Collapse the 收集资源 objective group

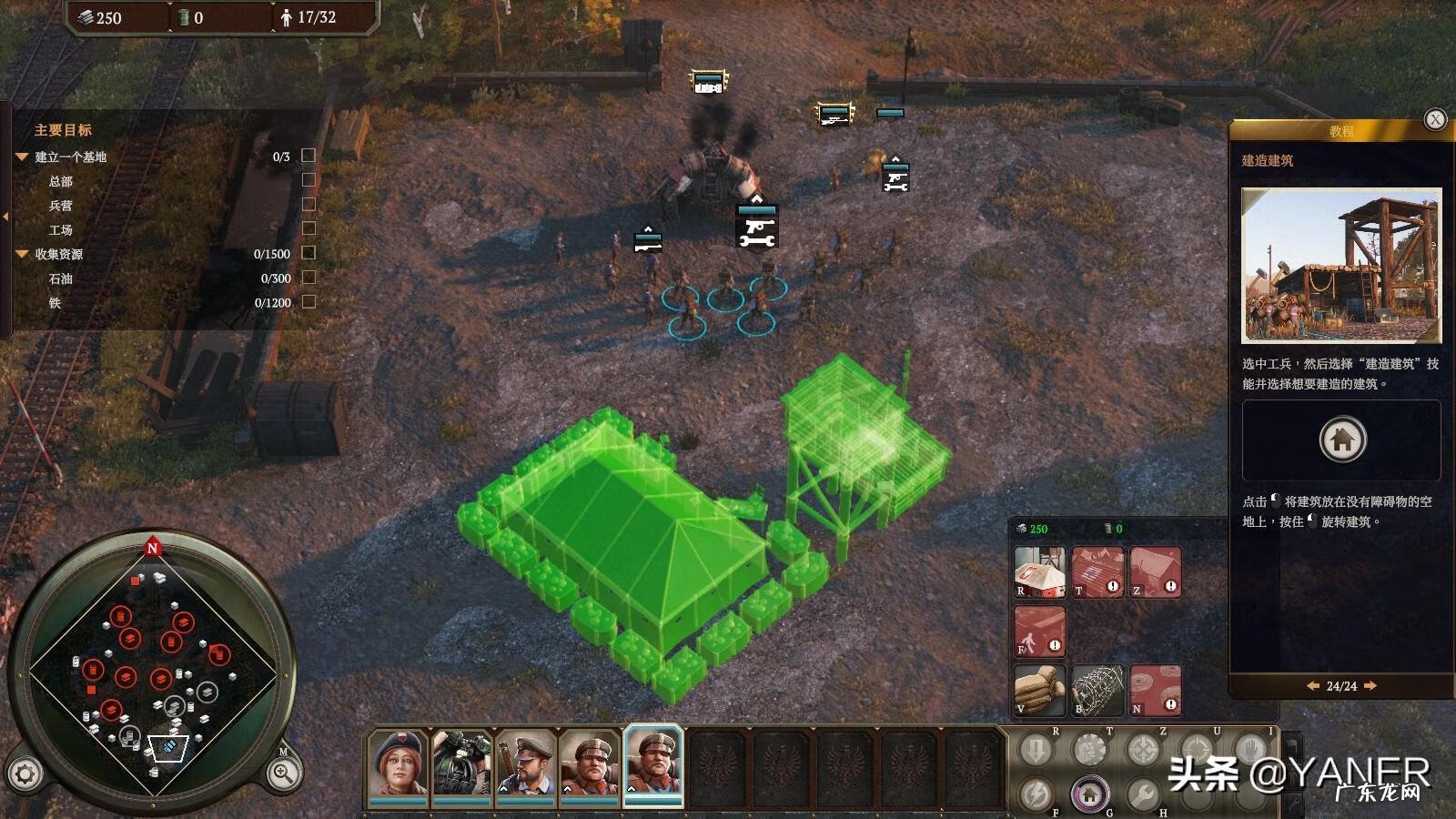click(x=22, y=254)
